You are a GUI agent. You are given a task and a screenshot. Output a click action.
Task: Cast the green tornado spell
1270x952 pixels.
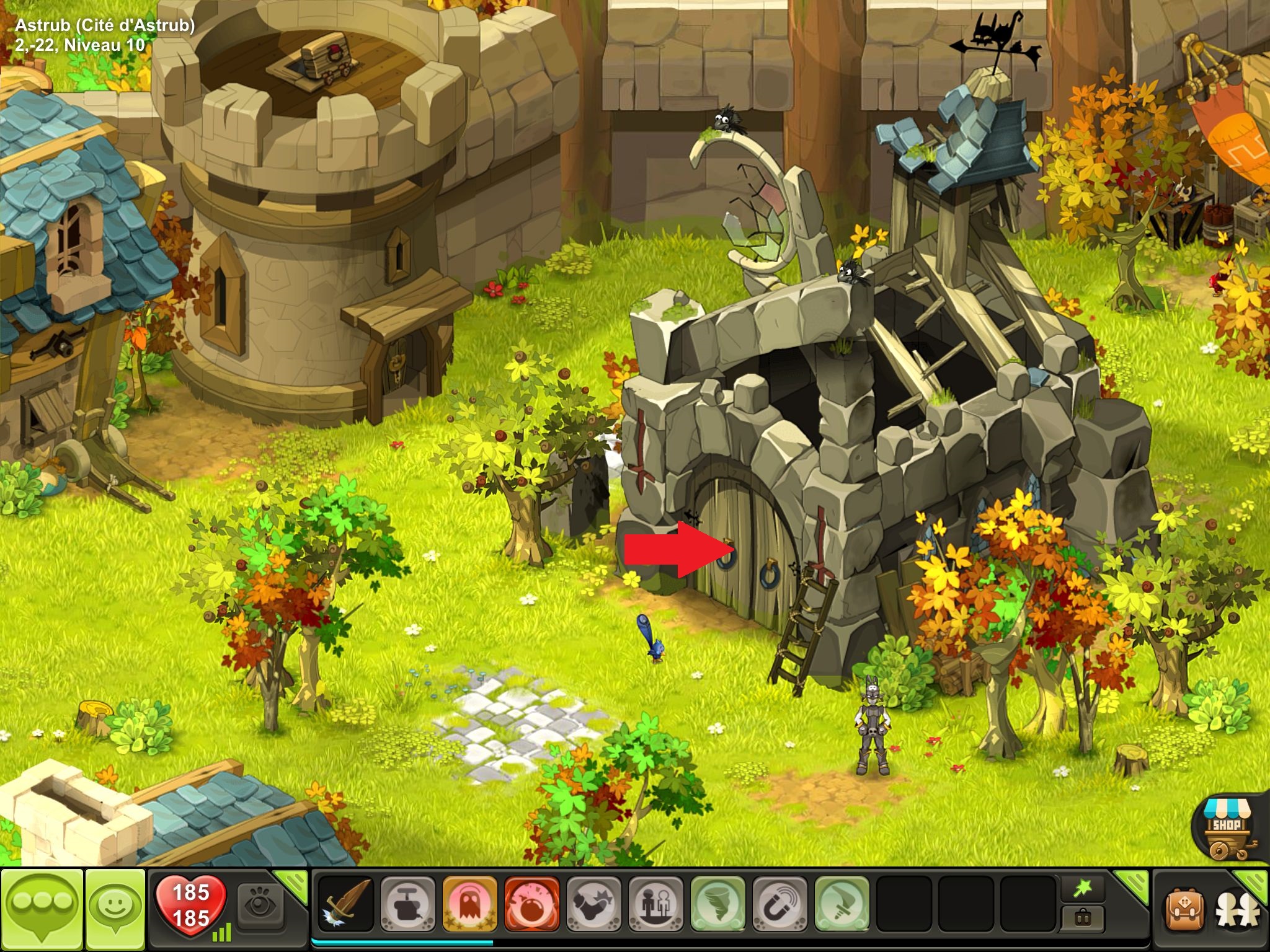pos(717,904)
